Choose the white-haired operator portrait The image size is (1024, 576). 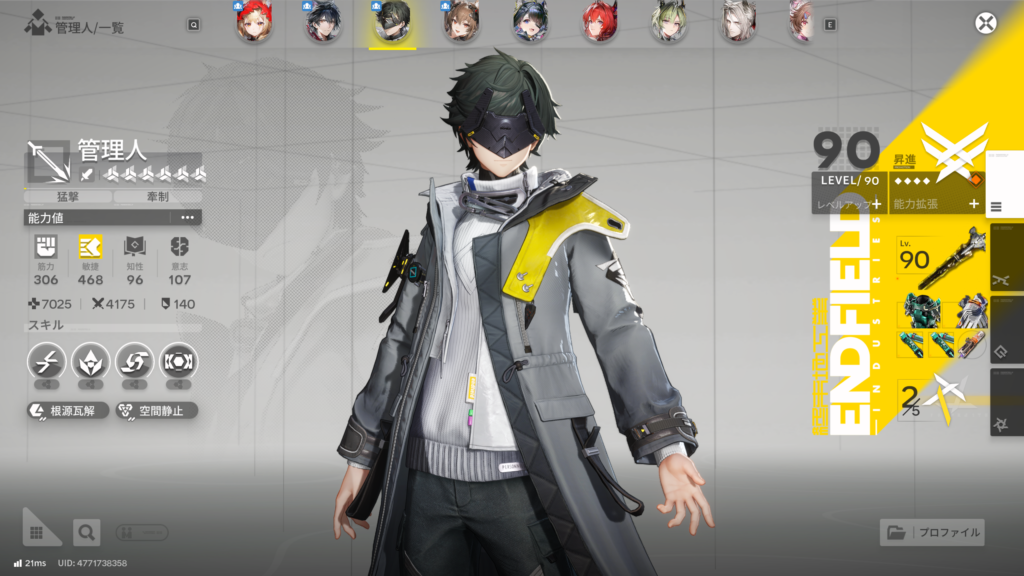[738, 23]
